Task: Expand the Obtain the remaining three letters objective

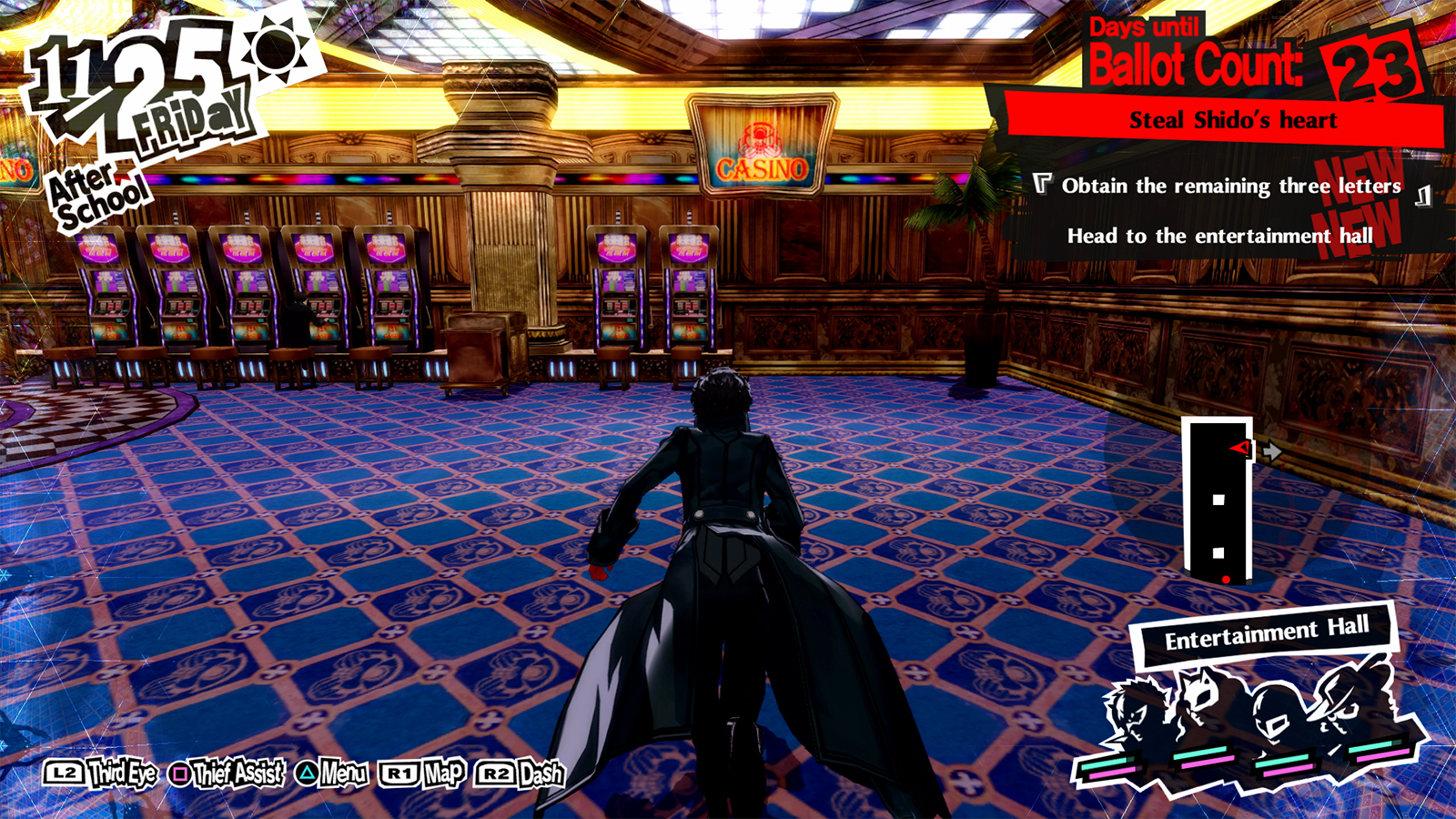Action: 1230,183
